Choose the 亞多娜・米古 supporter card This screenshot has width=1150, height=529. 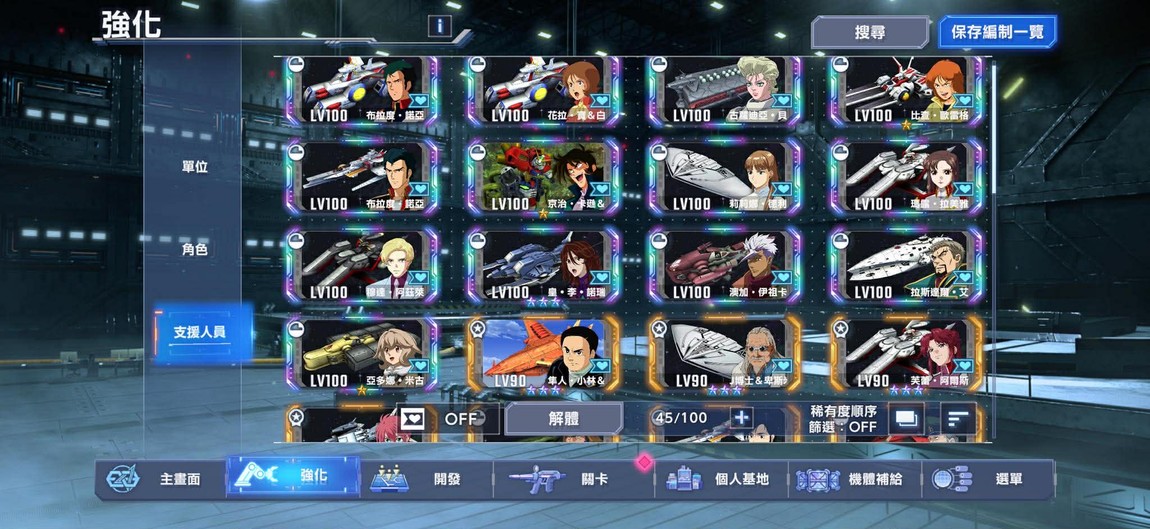[x=361, y=354]
